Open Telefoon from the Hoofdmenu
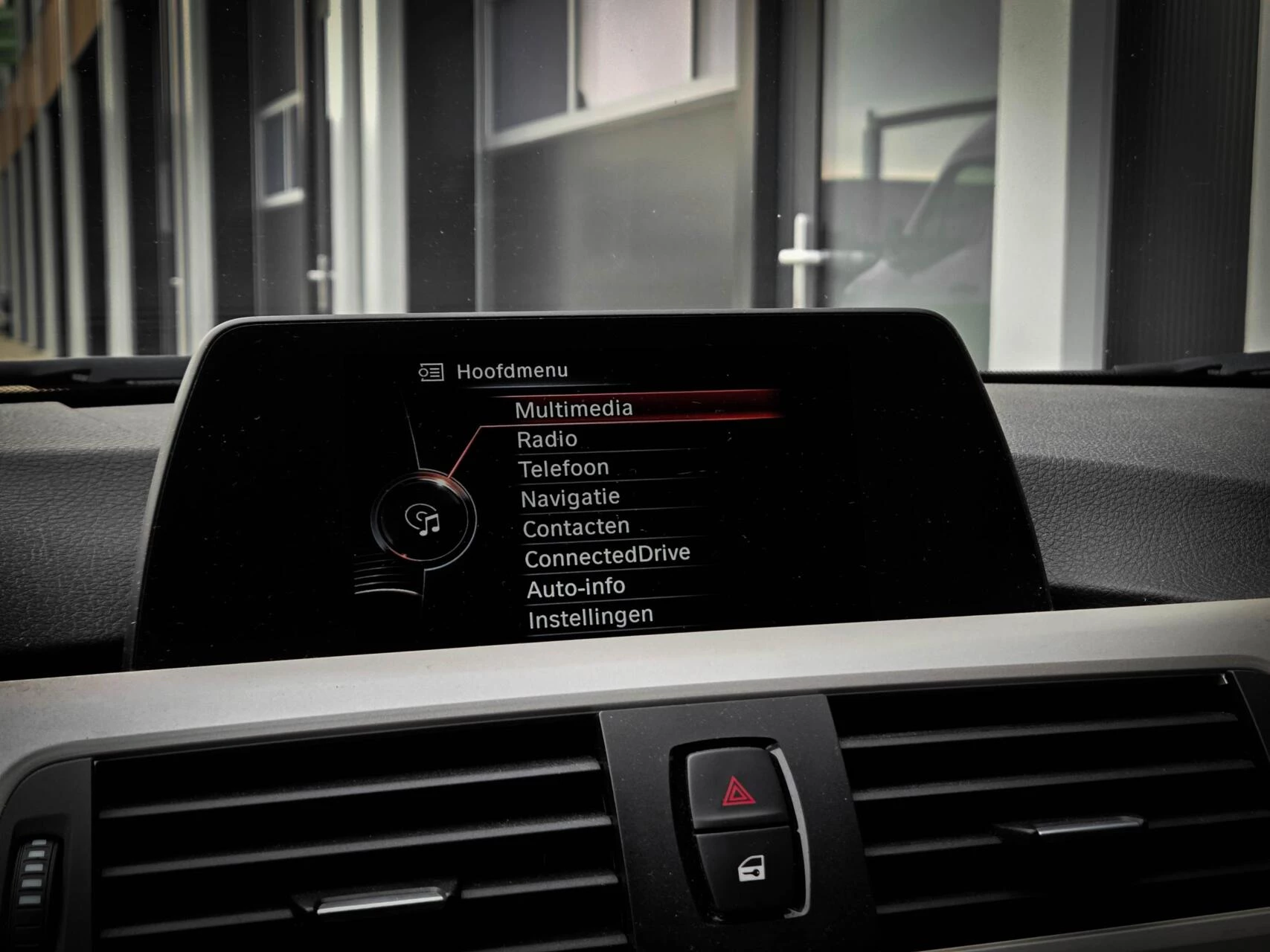 point(564,467)
